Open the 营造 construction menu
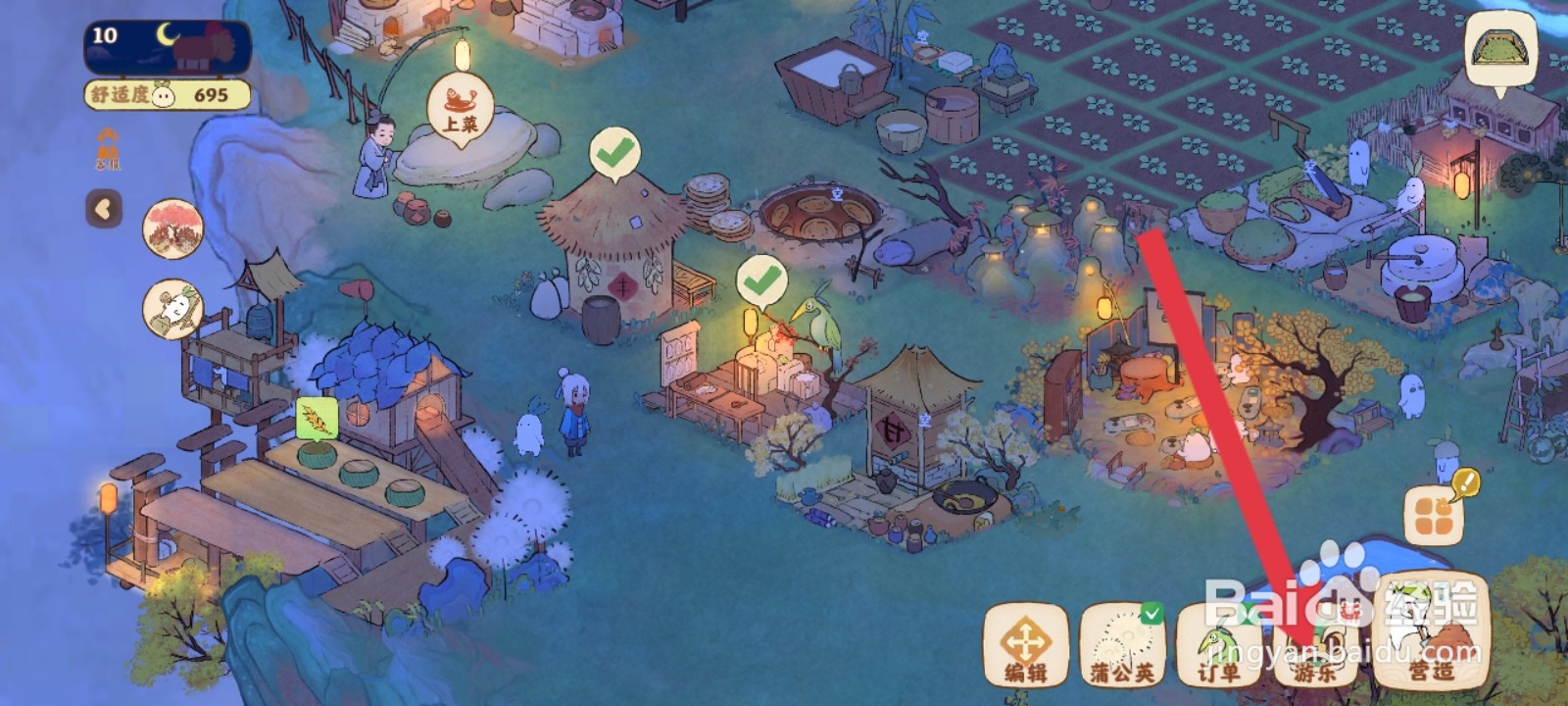Screen dimensions: 1568x706 (1432, 632)
